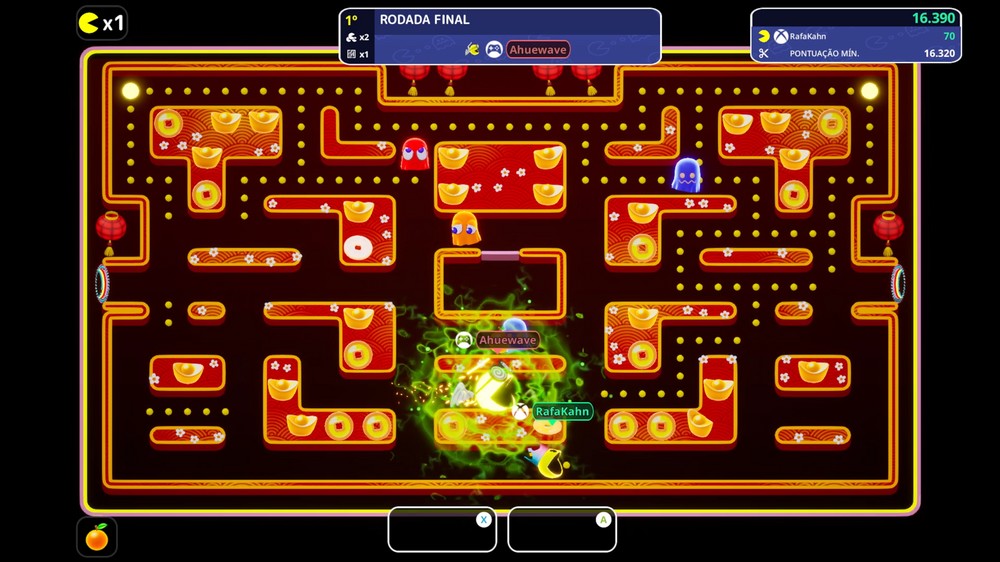Click the orange fruit icon
Viewport: 1000px width, 562px height.
(x=96, y=538)
